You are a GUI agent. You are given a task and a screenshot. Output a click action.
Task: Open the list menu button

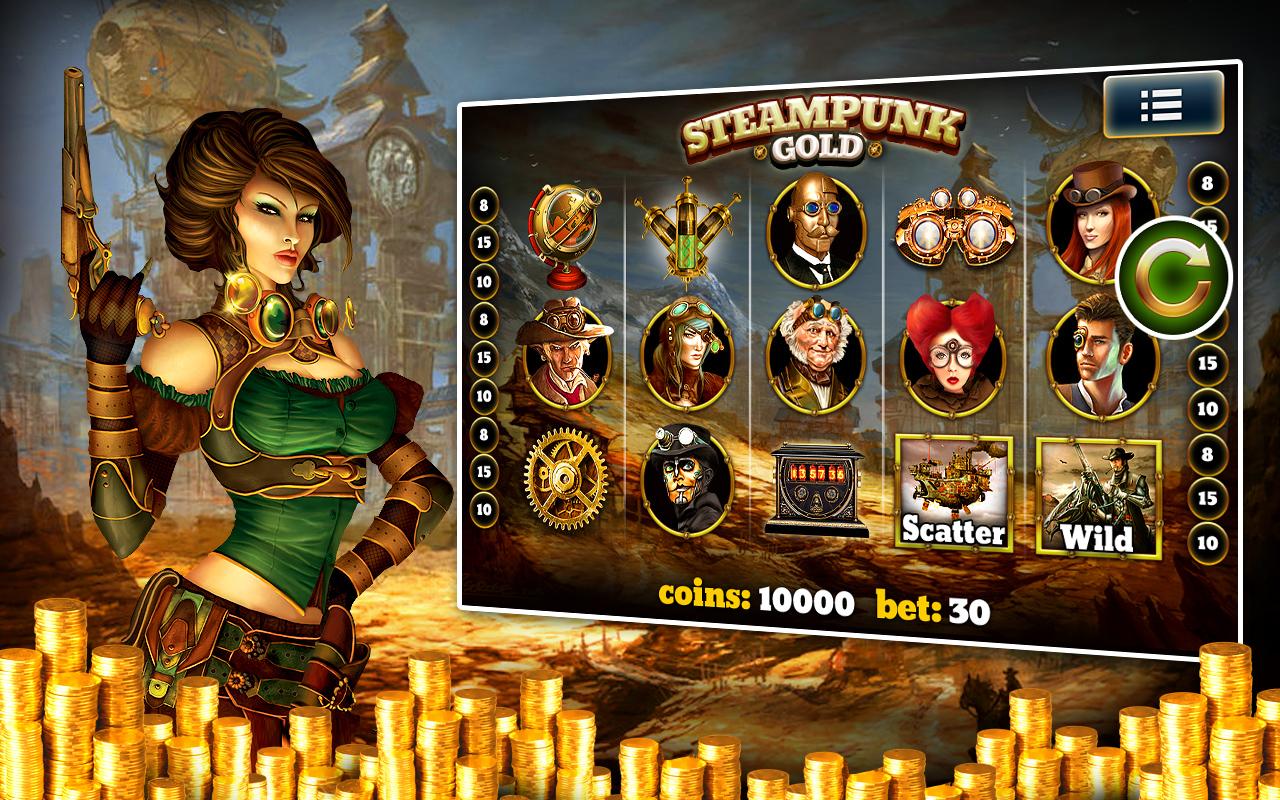pos(1162,104)
